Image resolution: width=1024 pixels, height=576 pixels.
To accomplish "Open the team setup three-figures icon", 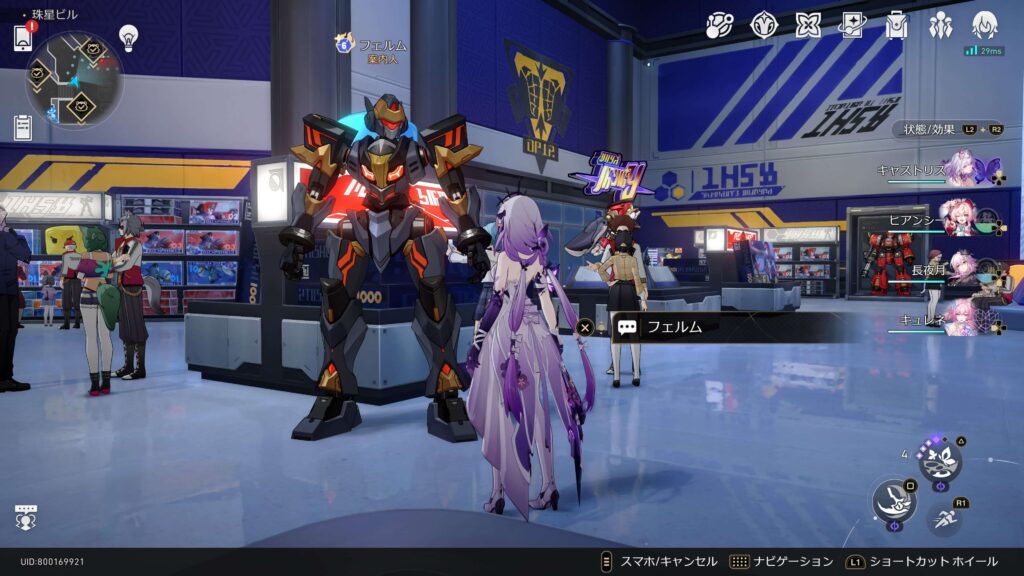I will click(940, 25).
